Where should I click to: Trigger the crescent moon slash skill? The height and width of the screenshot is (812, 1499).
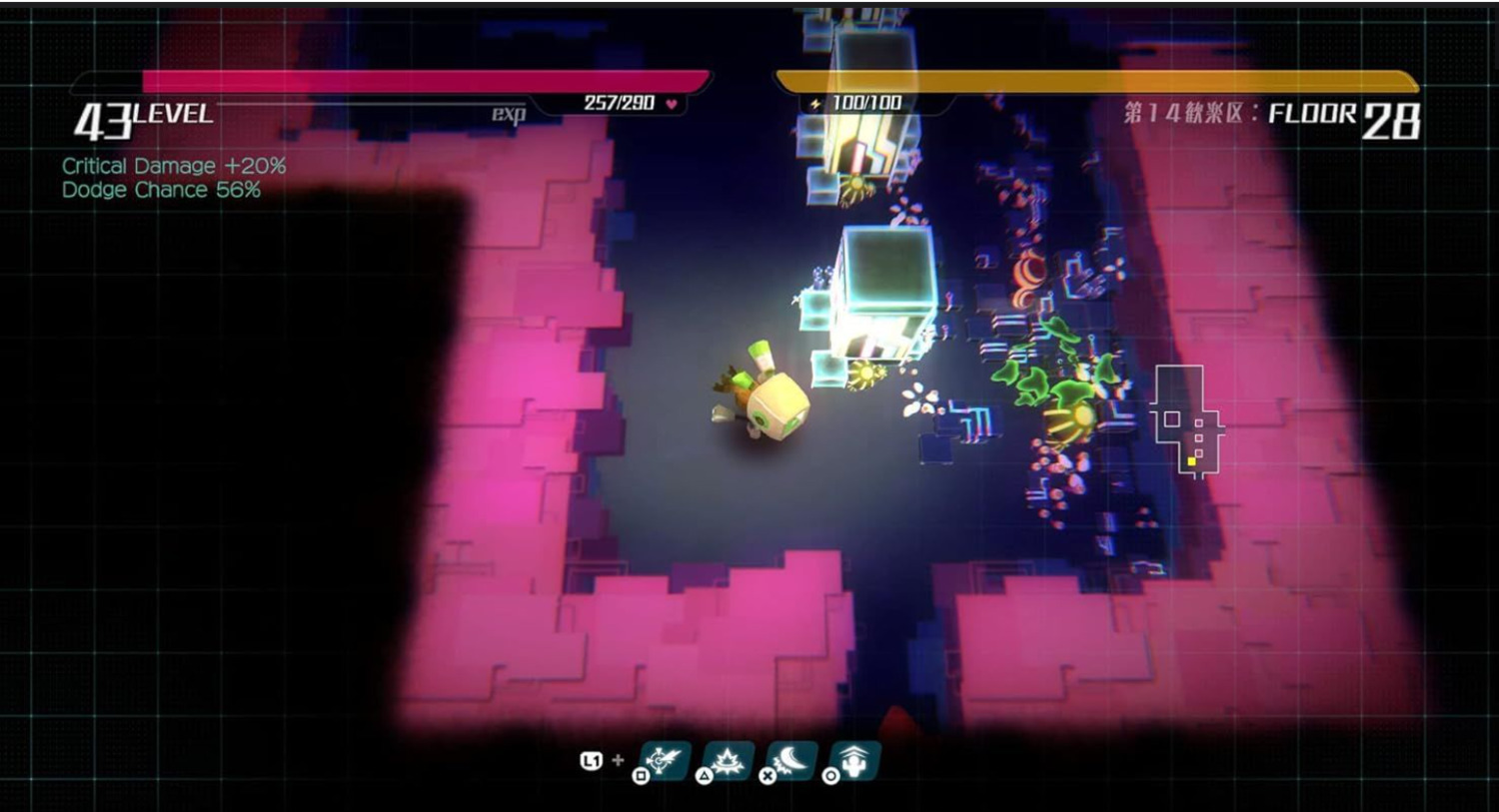[791, 761]
